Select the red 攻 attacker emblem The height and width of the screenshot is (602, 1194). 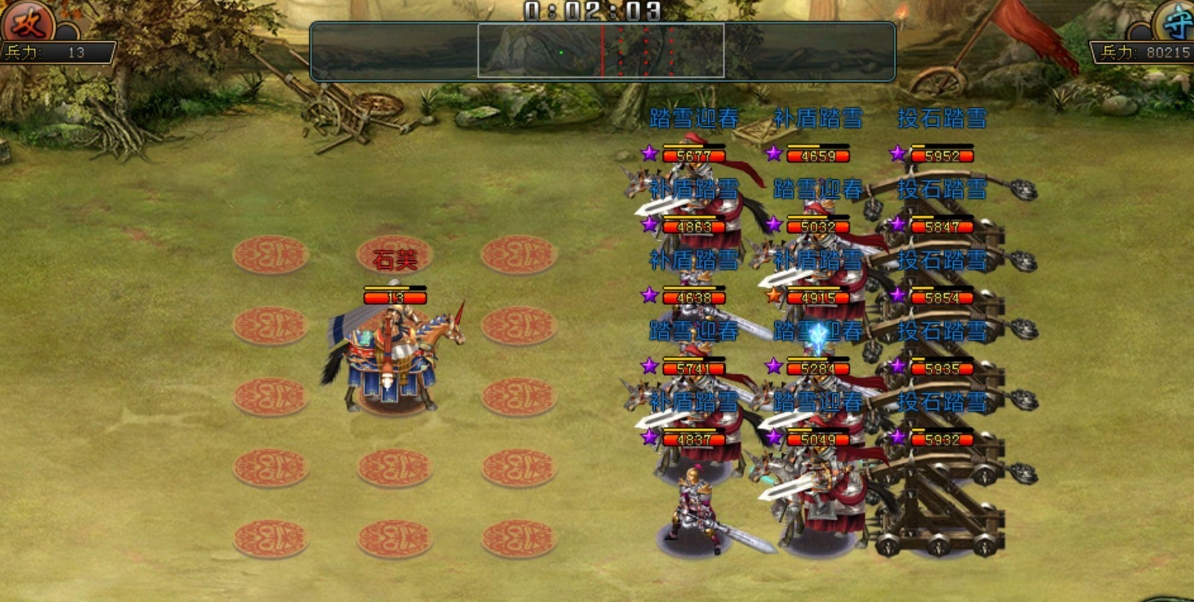pyautogui.click(x=26, y=20)
